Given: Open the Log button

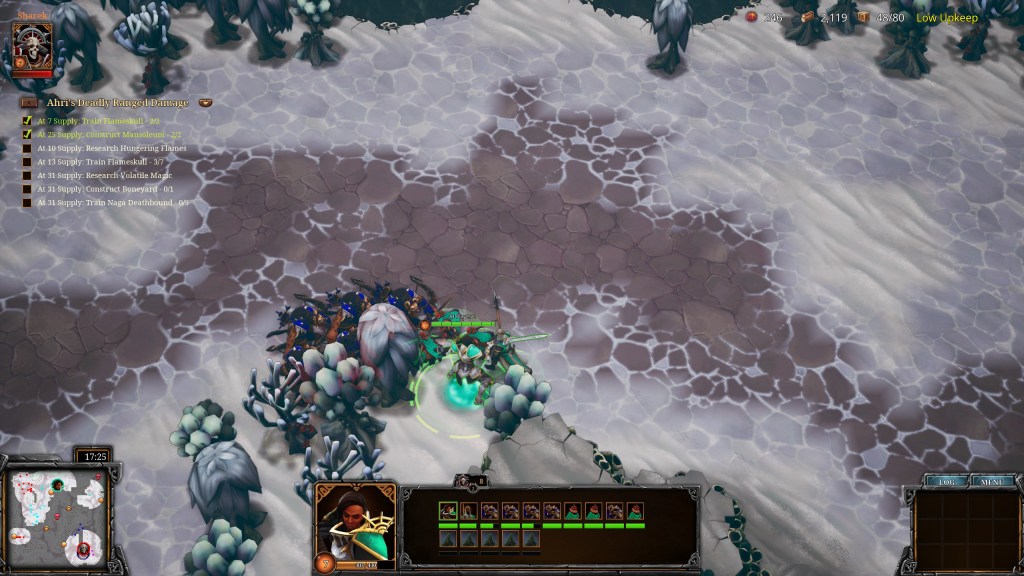Looking at the screenshot, I should pyautogui.click(x=945, y=481).
